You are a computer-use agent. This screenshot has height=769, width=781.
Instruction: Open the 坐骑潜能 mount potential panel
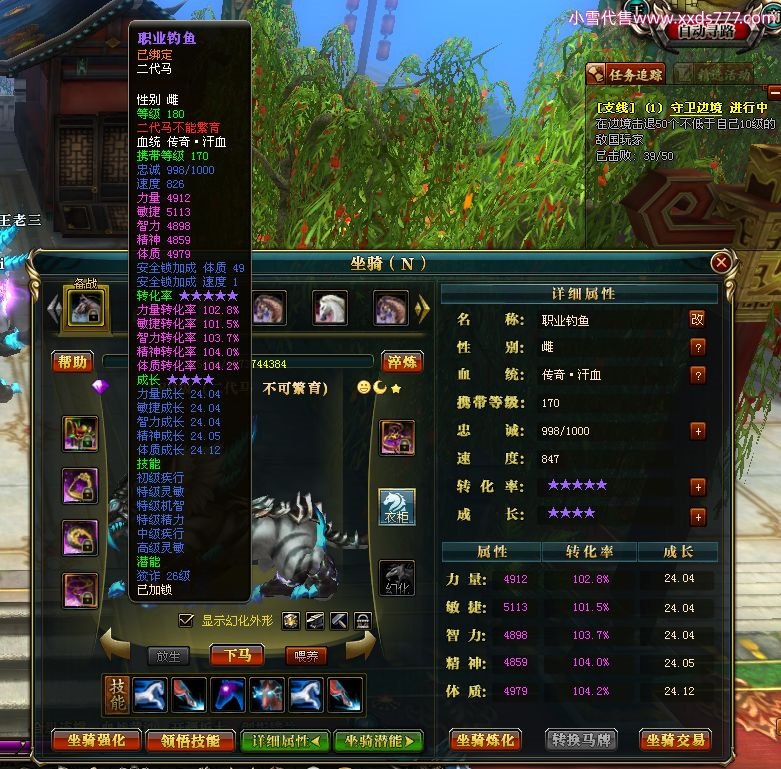point(379,741)
